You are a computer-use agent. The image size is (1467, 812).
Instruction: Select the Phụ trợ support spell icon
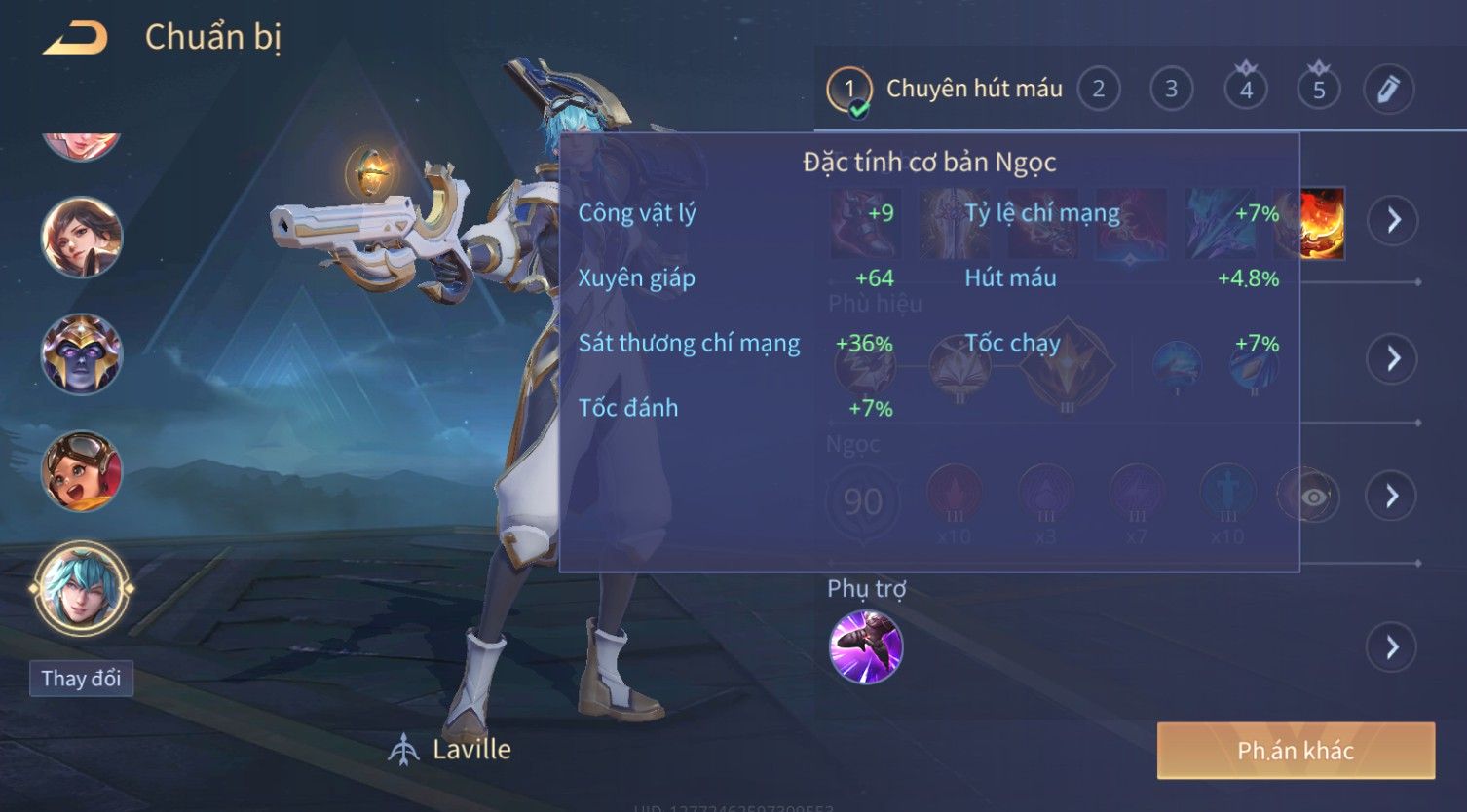tap(865, 647)
